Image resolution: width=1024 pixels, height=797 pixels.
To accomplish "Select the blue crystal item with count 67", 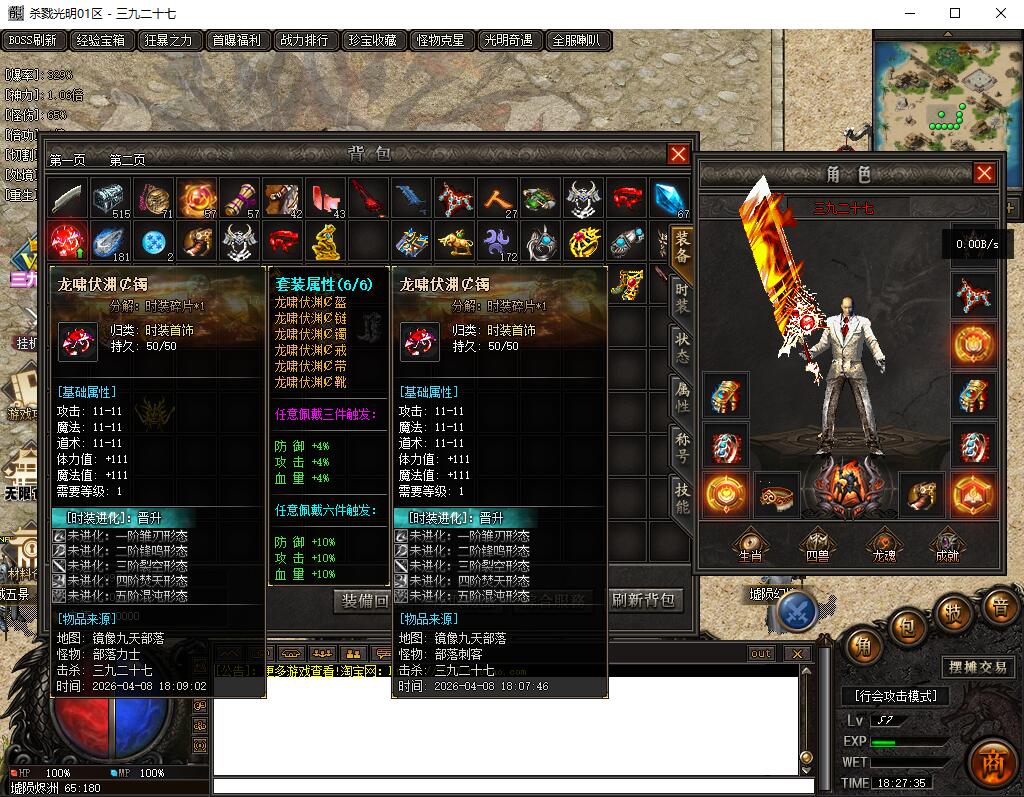I will point(669,198).
